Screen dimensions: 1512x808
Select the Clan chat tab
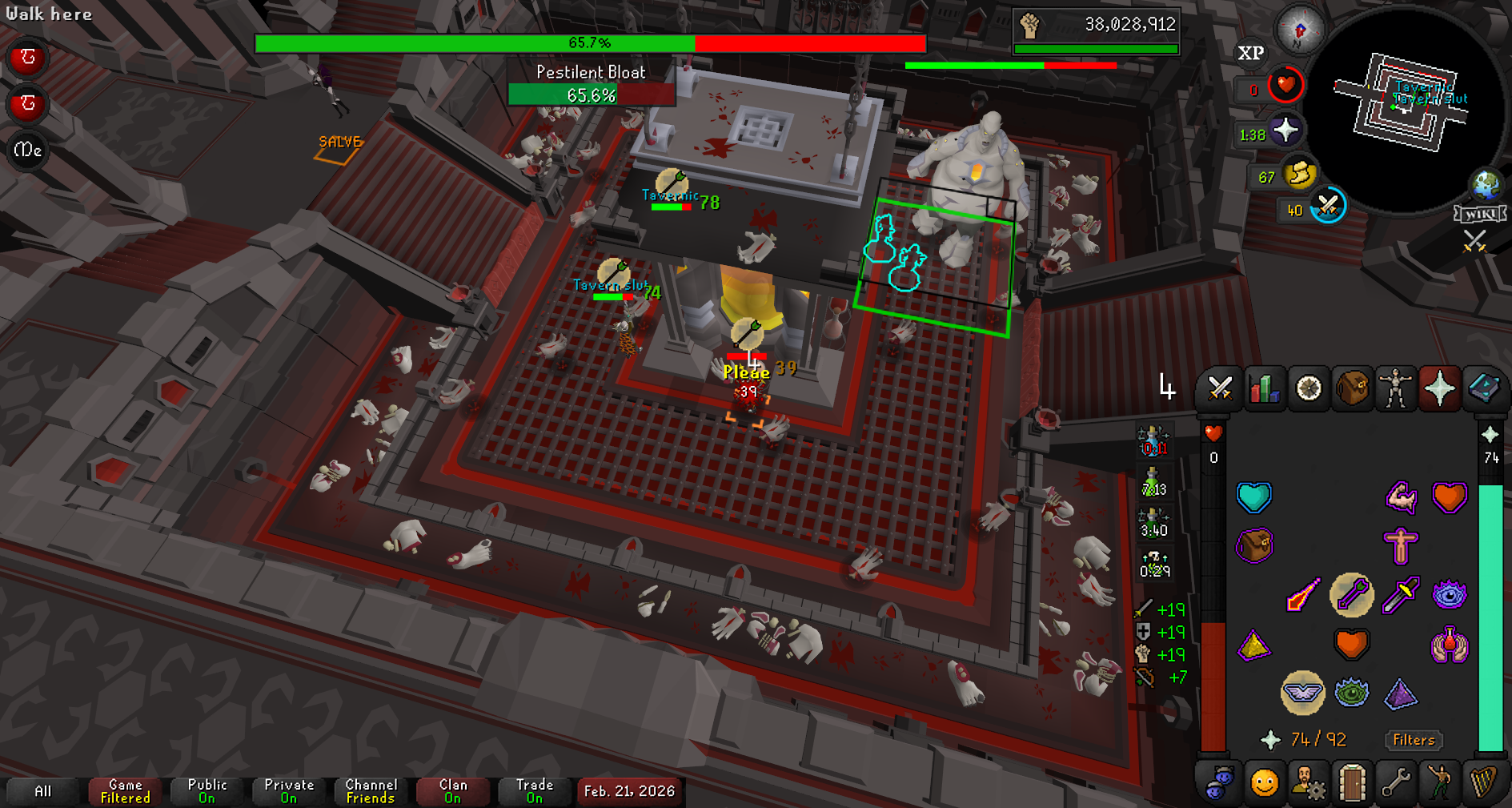453,791
